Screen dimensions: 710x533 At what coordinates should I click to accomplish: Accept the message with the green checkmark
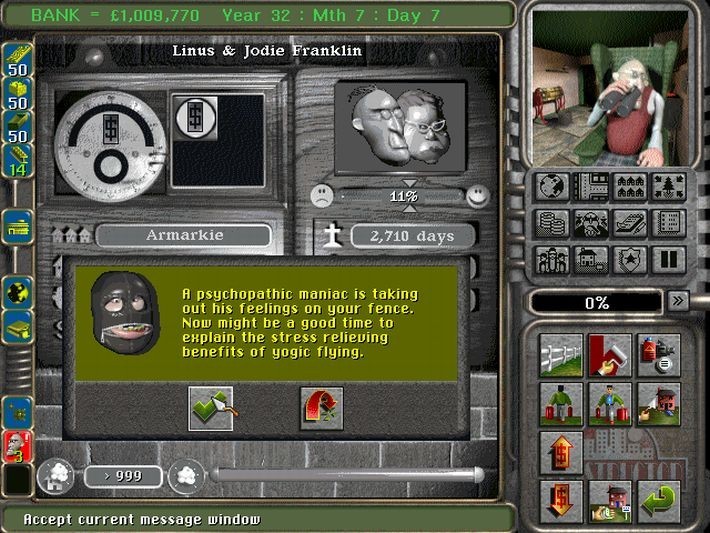210,408
